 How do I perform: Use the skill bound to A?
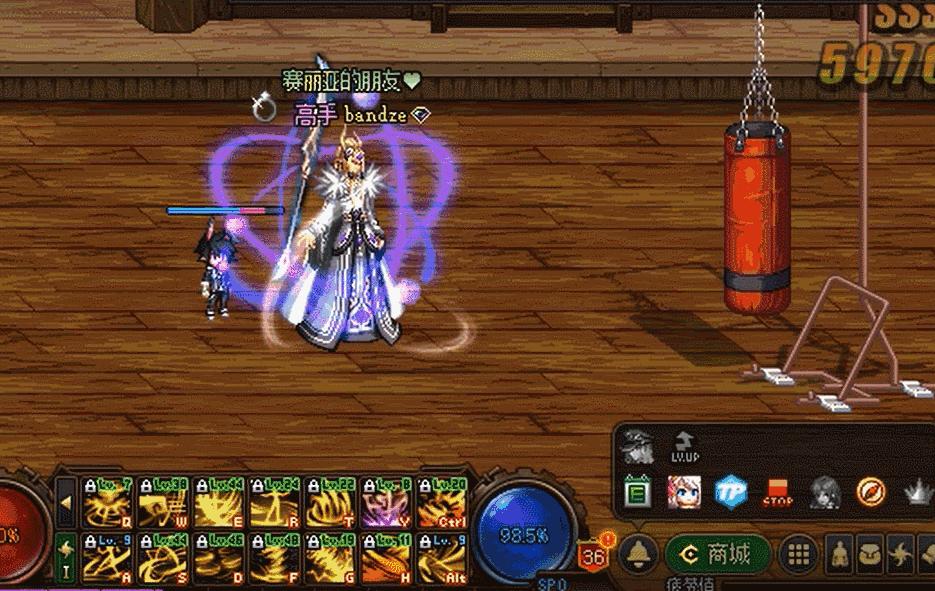107,557
